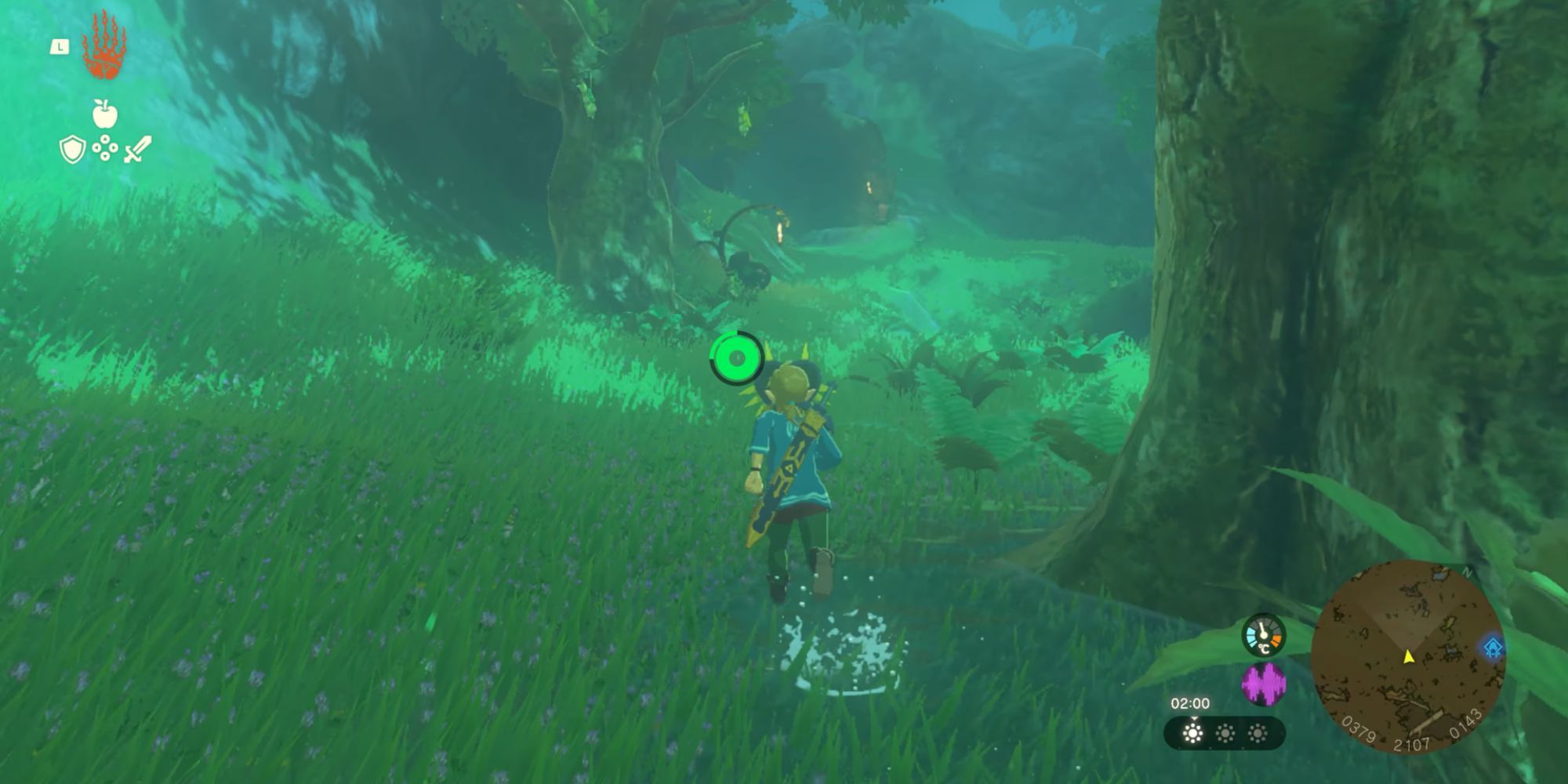
Task: Click the yellow player arrow on the minimap
Action: (1409, 658)
